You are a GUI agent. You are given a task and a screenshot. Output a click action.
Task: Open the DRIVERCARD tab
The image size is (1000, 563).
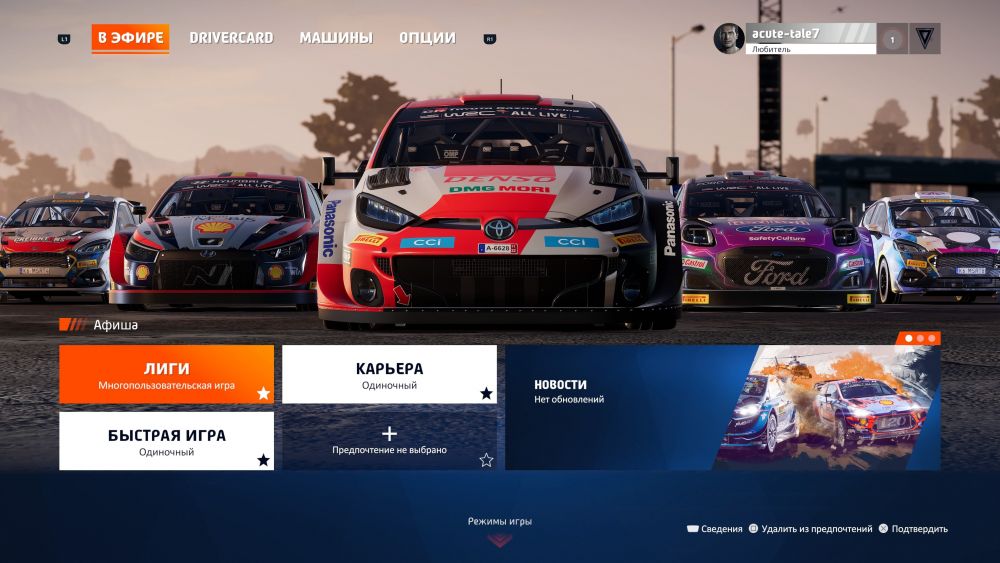tap(231, 38)
